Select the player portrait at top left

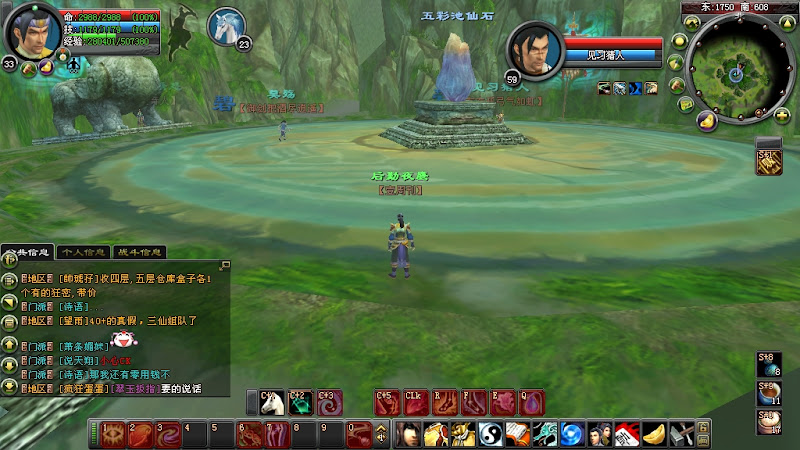point(33,31)
